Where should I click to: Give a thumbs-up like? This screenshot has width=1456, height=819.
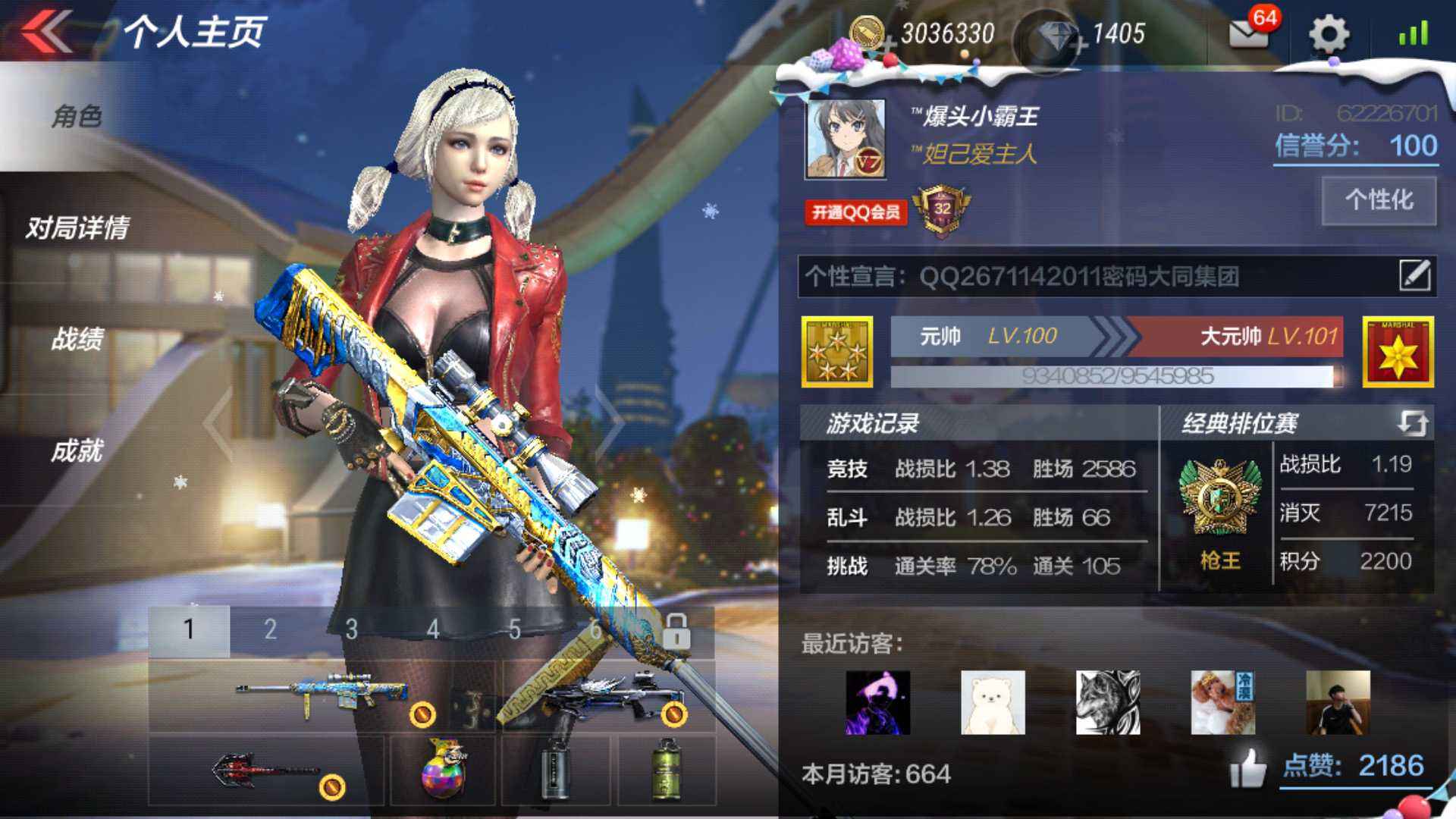pos(1248,767)
